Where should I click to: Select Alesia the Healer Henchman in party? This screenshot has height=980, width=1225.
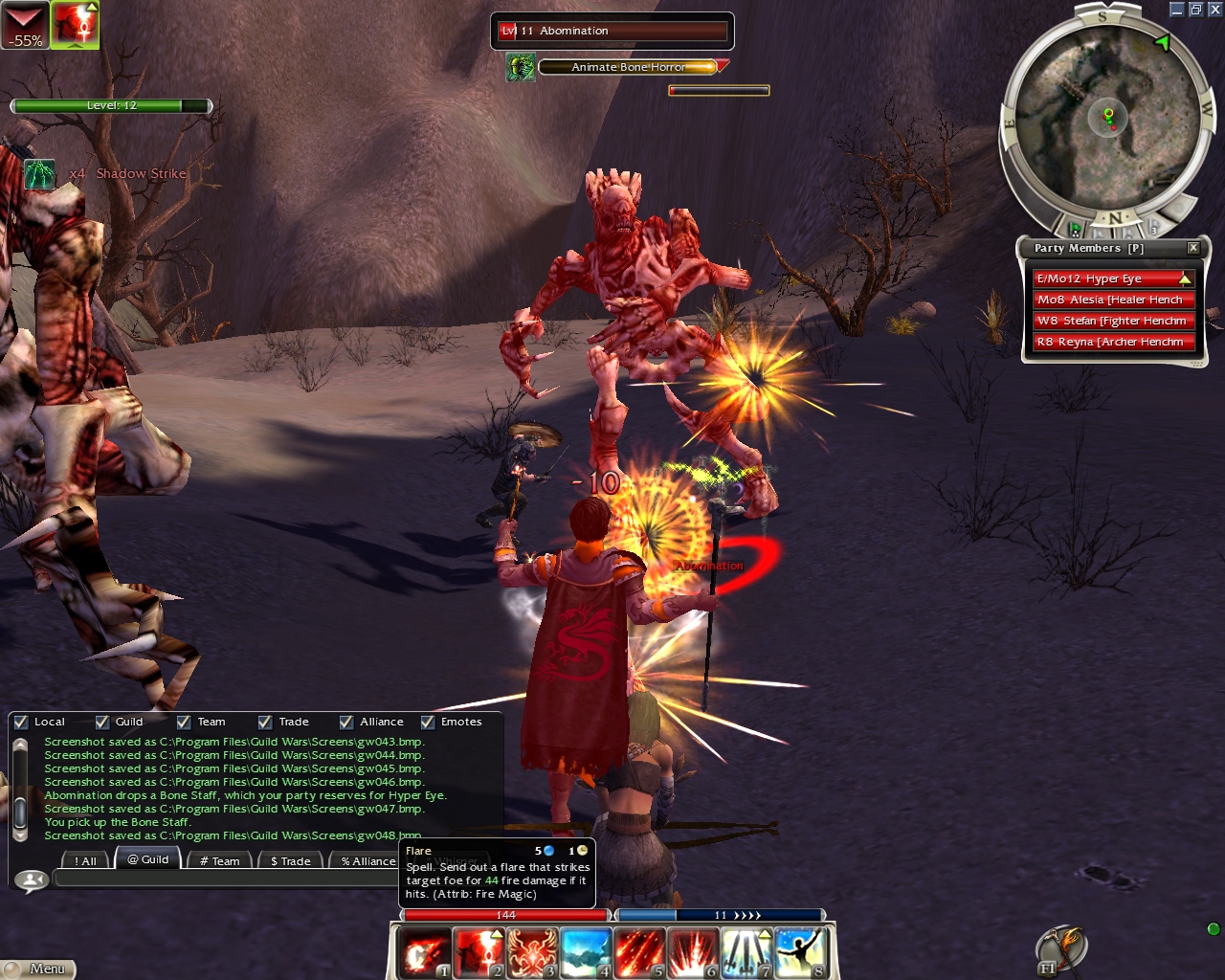tap(1113, 300)
